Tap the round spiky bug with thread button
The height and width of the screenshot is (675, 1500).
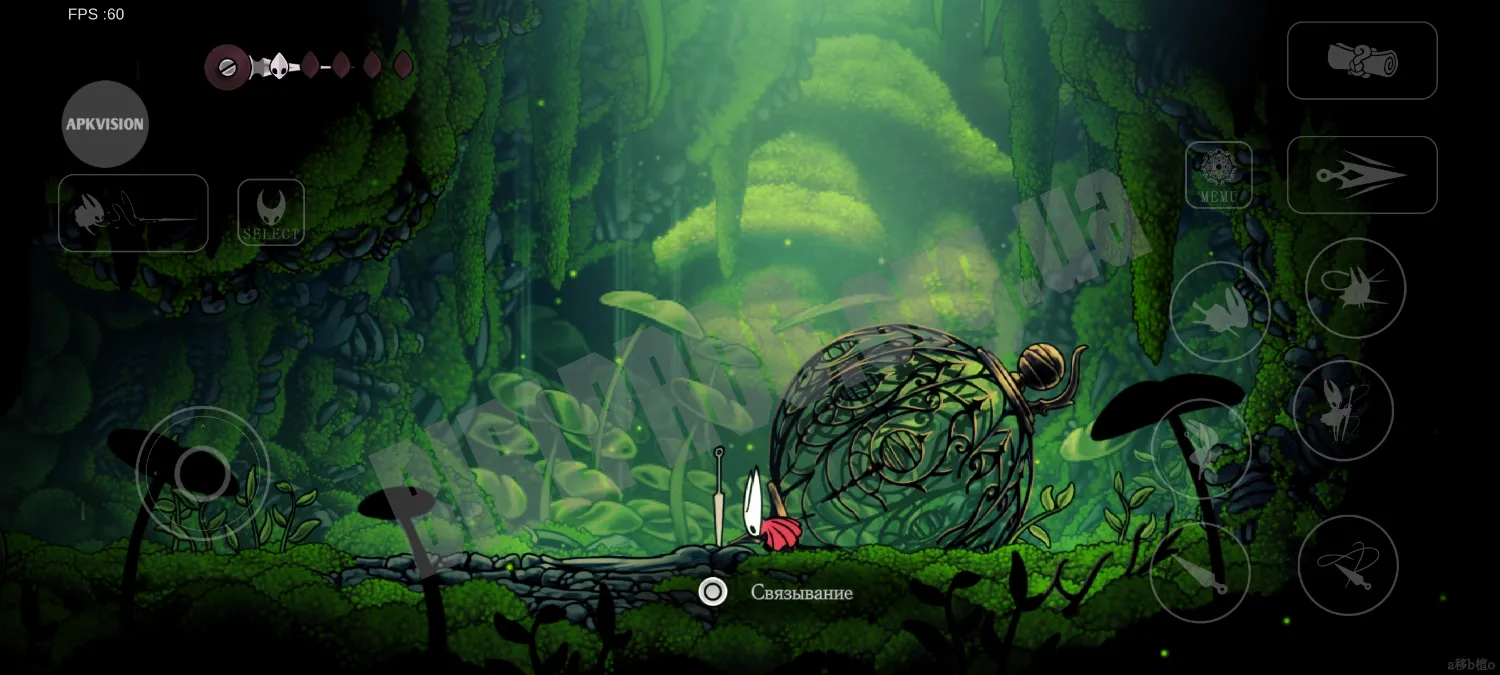tap(1355, 288)
